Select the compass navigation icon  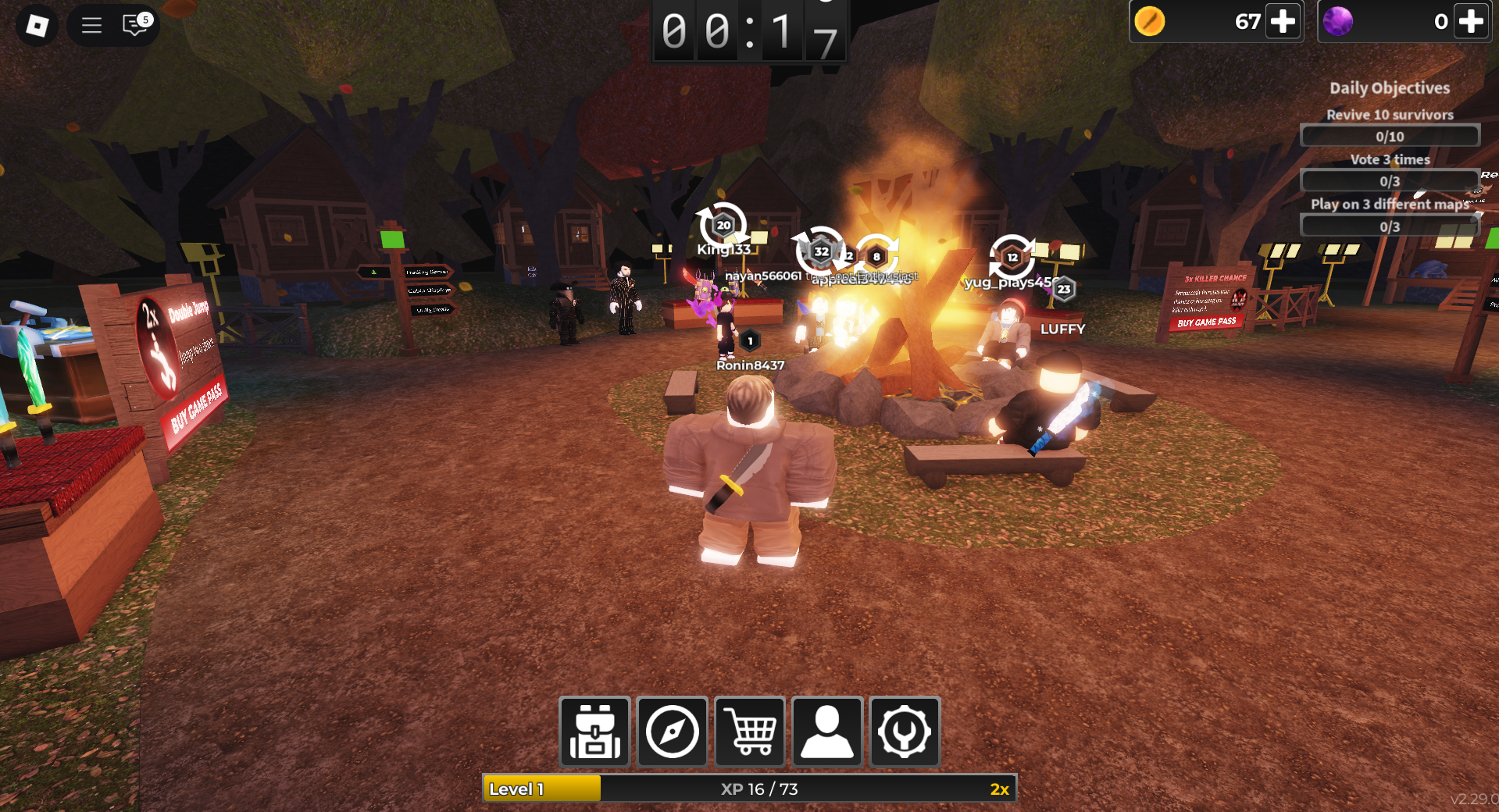coord(672,732)
